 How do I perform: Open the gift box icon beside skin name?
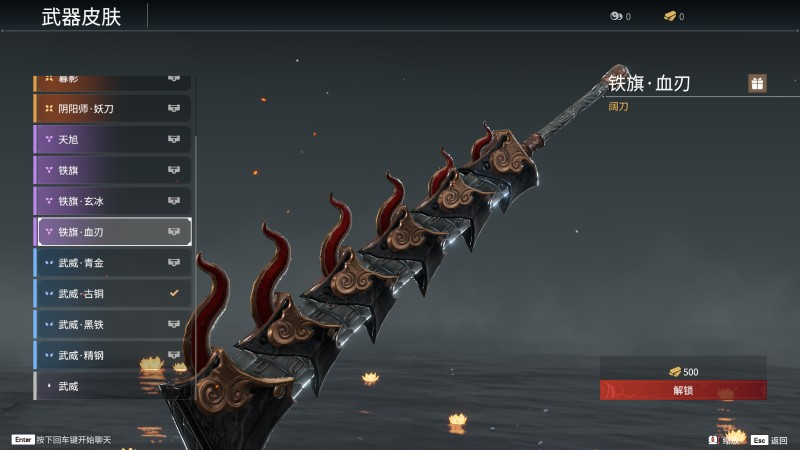757,84
